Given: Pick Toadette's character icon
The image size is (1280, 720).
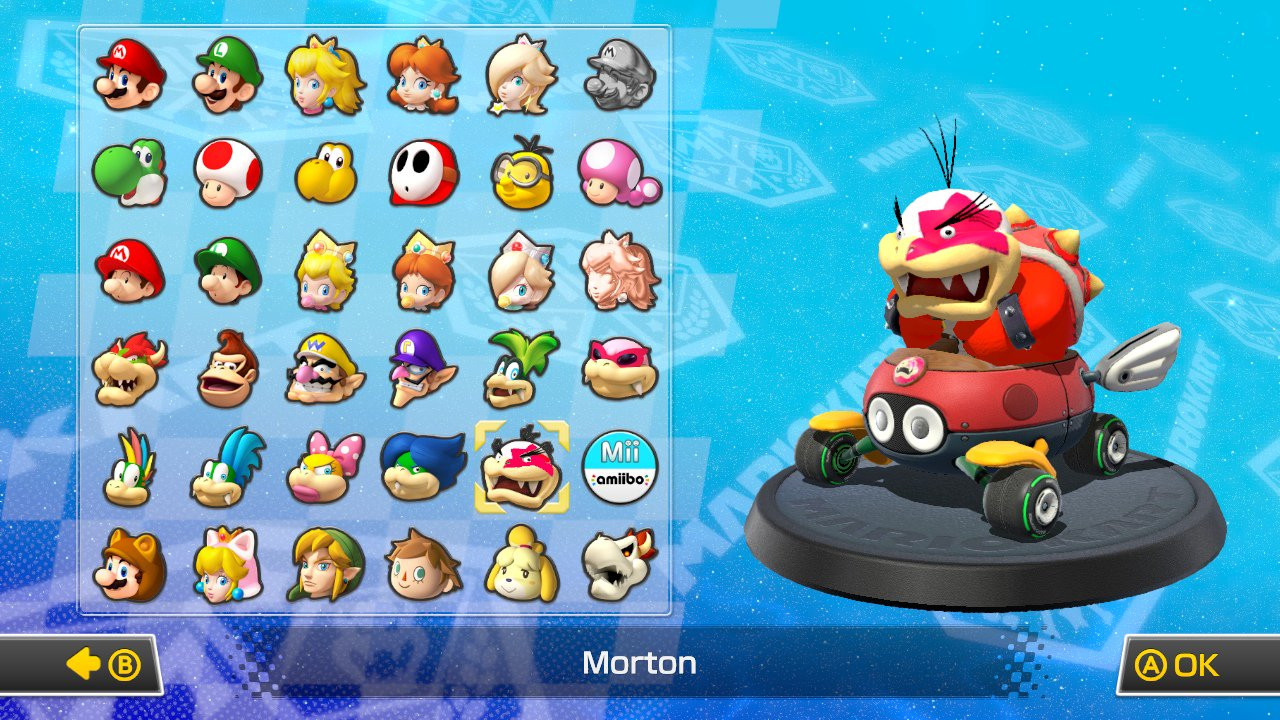Looking at the screenshot, I should point(621,172).
